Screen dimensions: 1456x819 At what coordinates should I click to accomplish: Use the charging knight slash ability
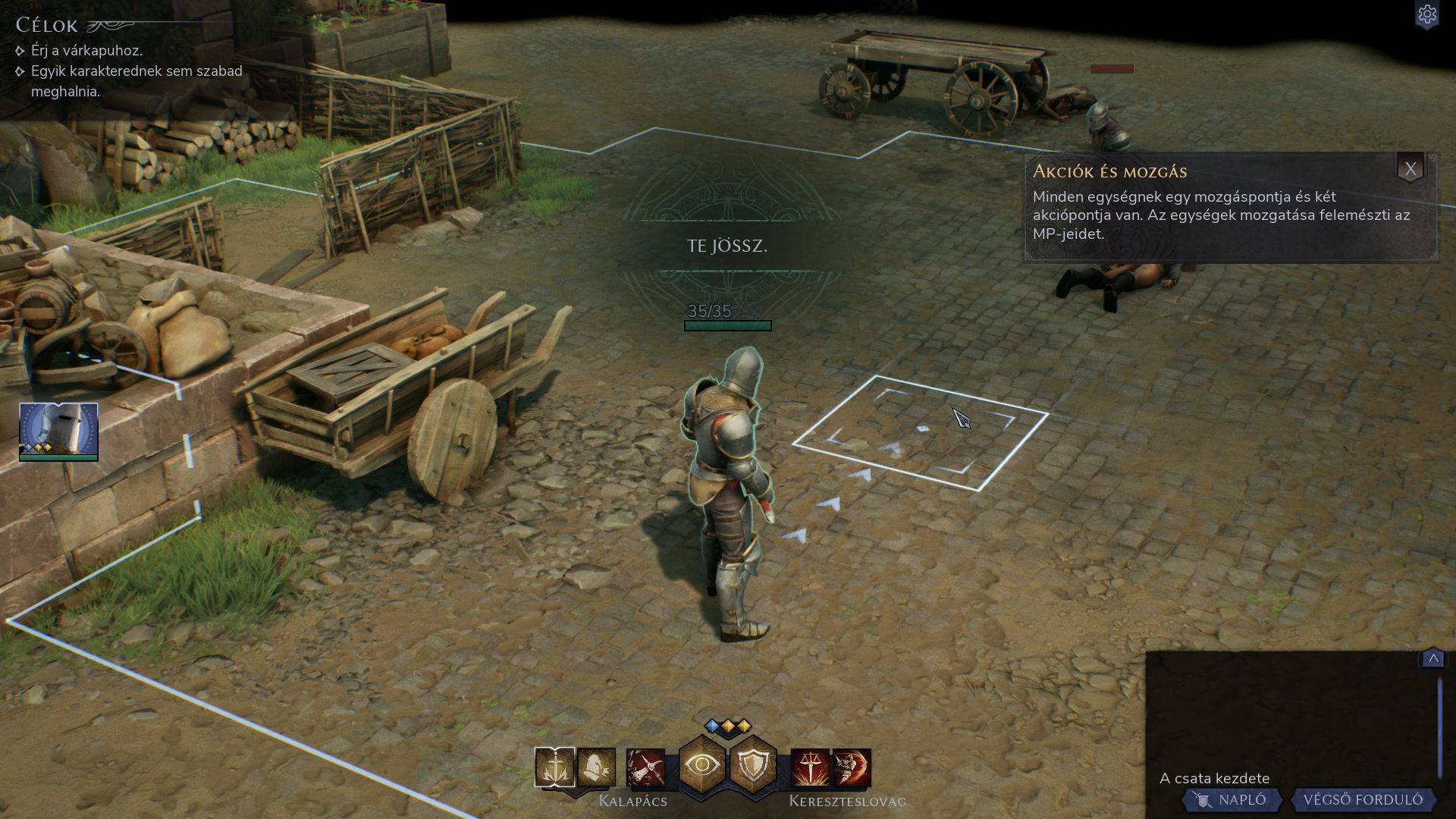852,767
